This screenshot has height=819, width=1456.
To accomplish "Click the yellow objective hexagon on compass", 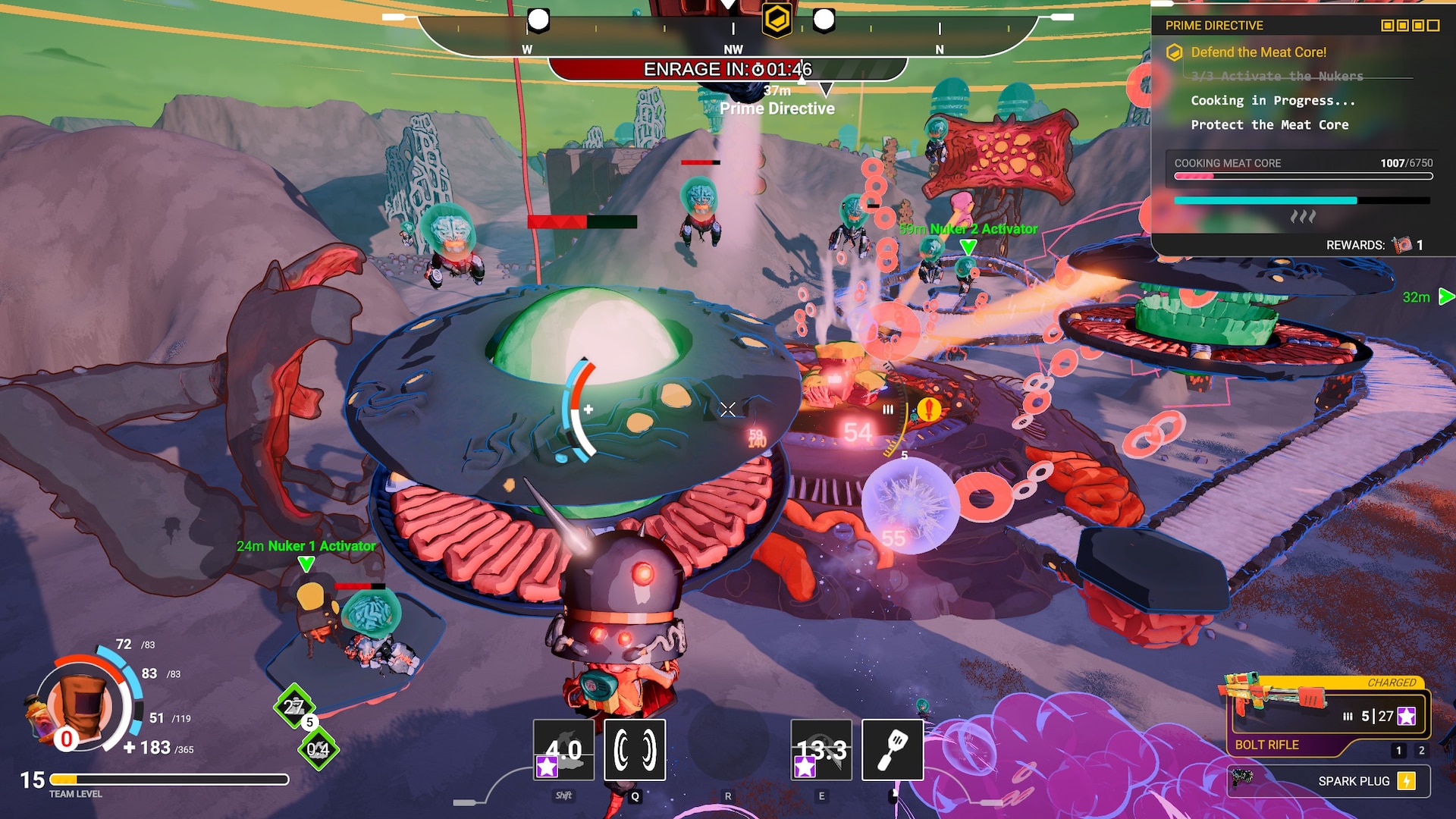I will click(x=777, y=20).
